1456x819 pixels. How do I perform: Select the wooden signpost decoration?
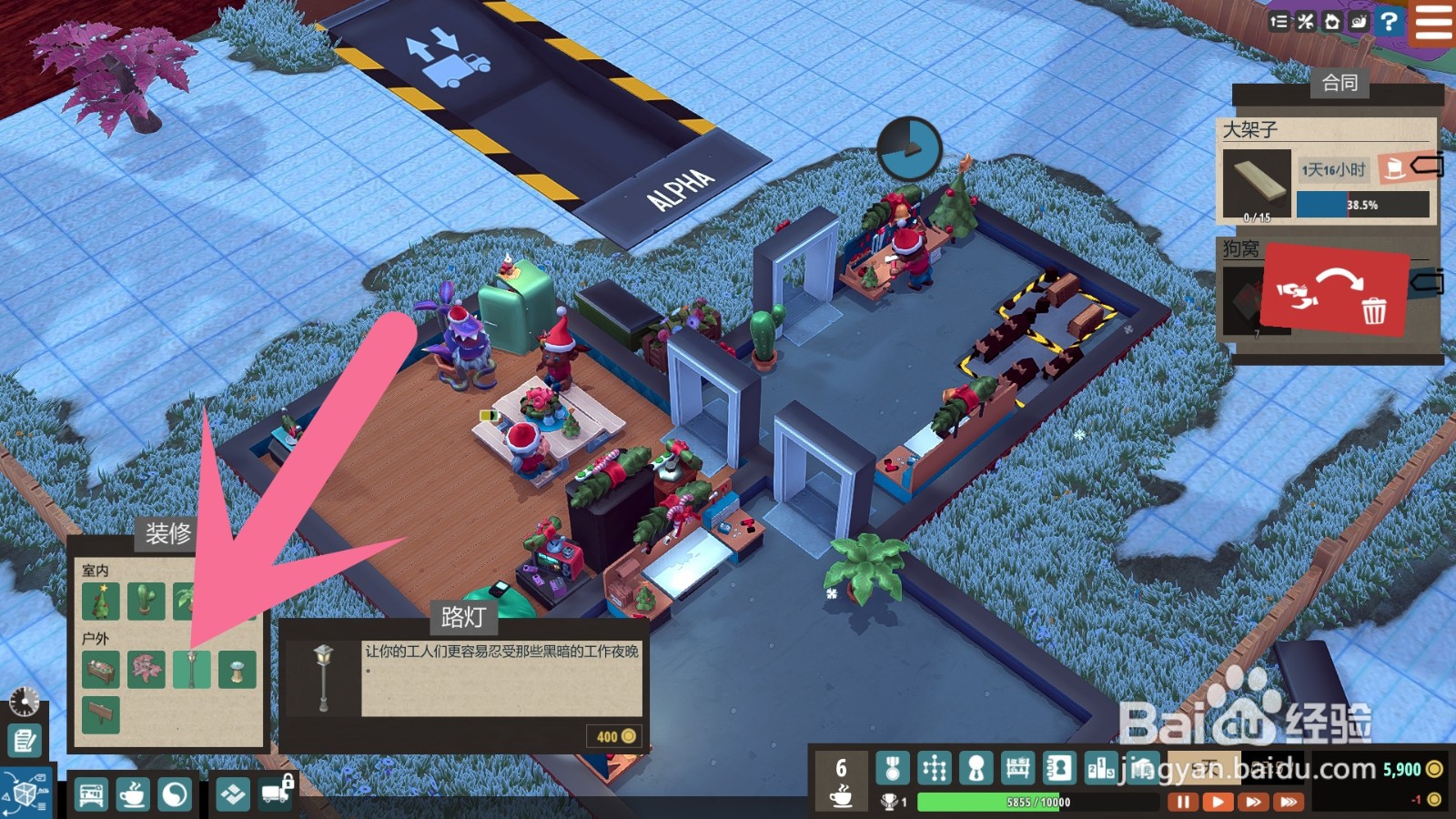pos(101,714)
